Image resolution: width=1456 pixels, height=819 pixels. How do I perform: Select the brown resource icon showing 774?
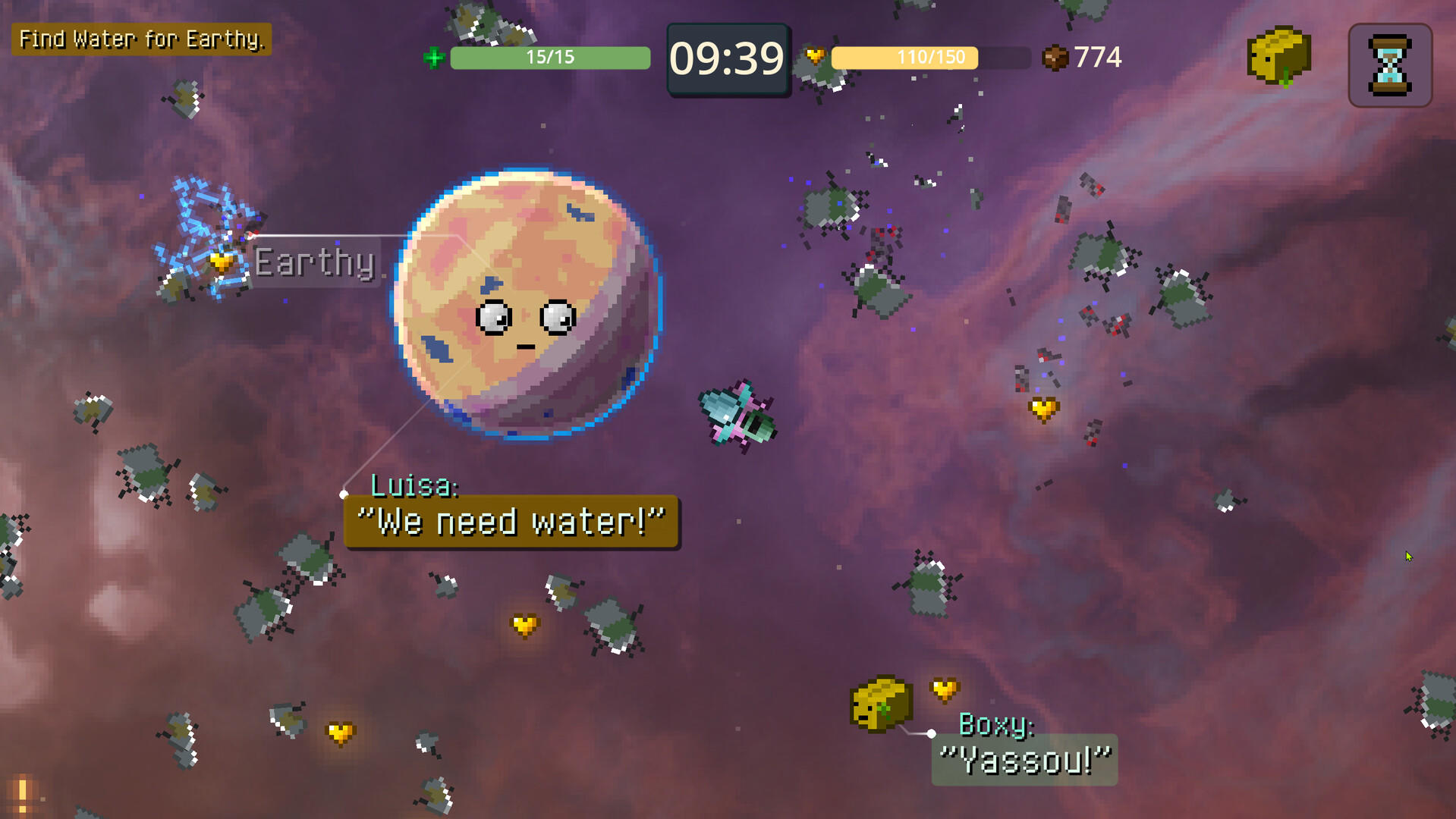pos(1055,55)
